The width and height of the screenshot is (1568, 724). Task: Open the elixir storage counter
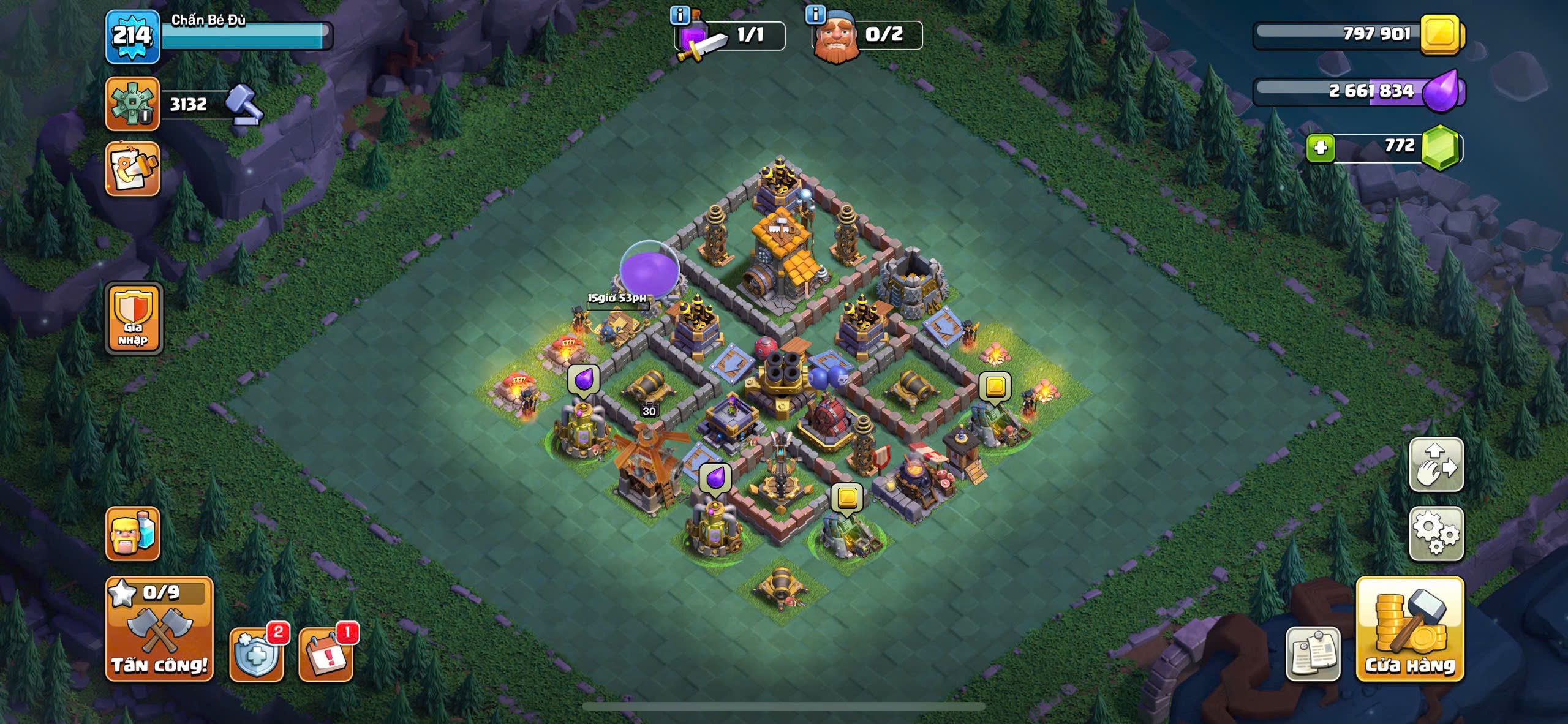coord(1359,92)
